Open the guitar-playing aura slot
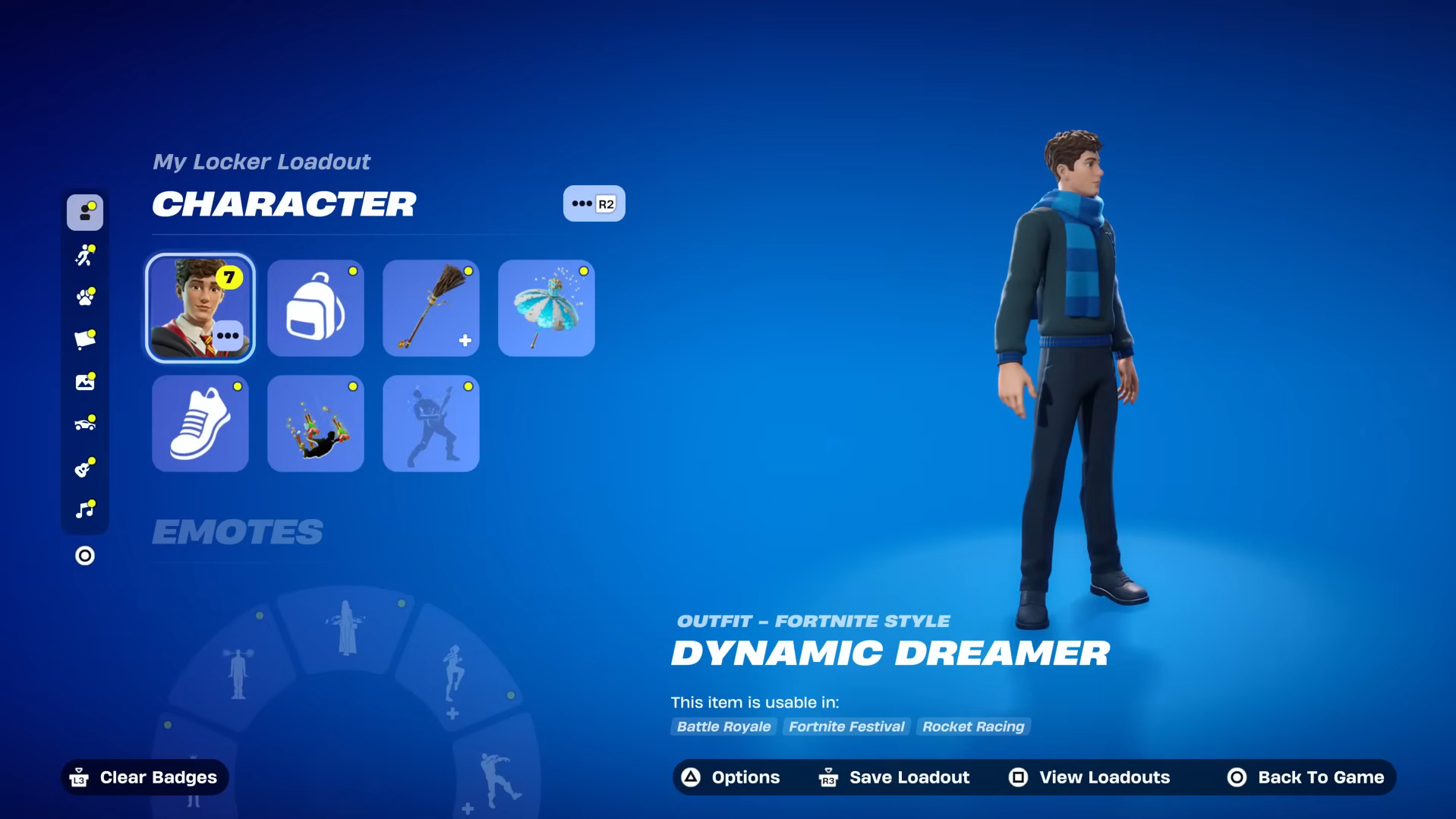Image resolution: width=1456 pixels, height=819 pixels. click(431, 424)
